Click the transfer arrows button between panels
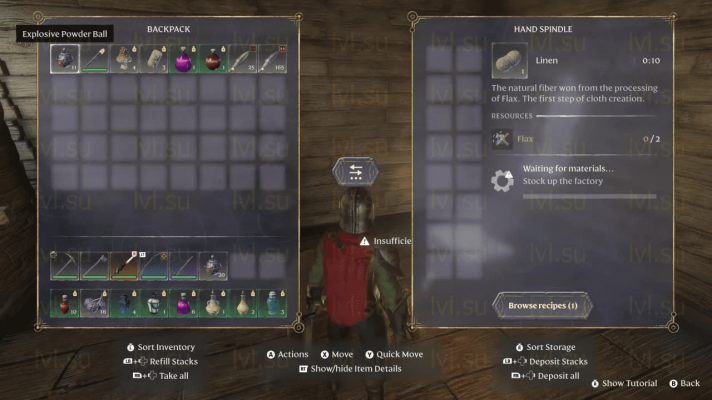This screenshot has height=400, width=712. [356, 171]
